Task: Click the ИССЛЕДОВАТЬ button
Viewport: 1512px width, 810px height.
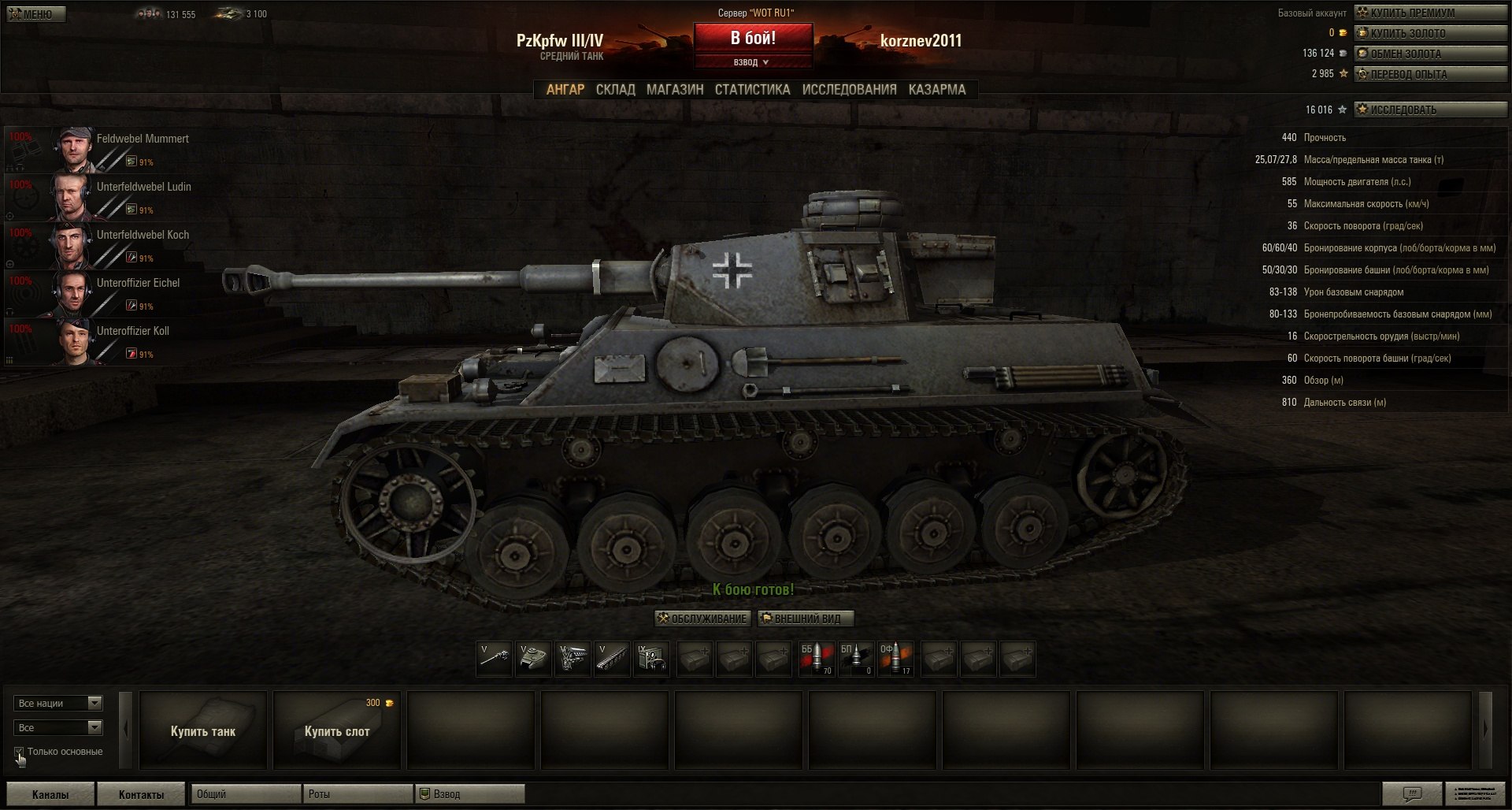Action: click(x=1429, y=110)
